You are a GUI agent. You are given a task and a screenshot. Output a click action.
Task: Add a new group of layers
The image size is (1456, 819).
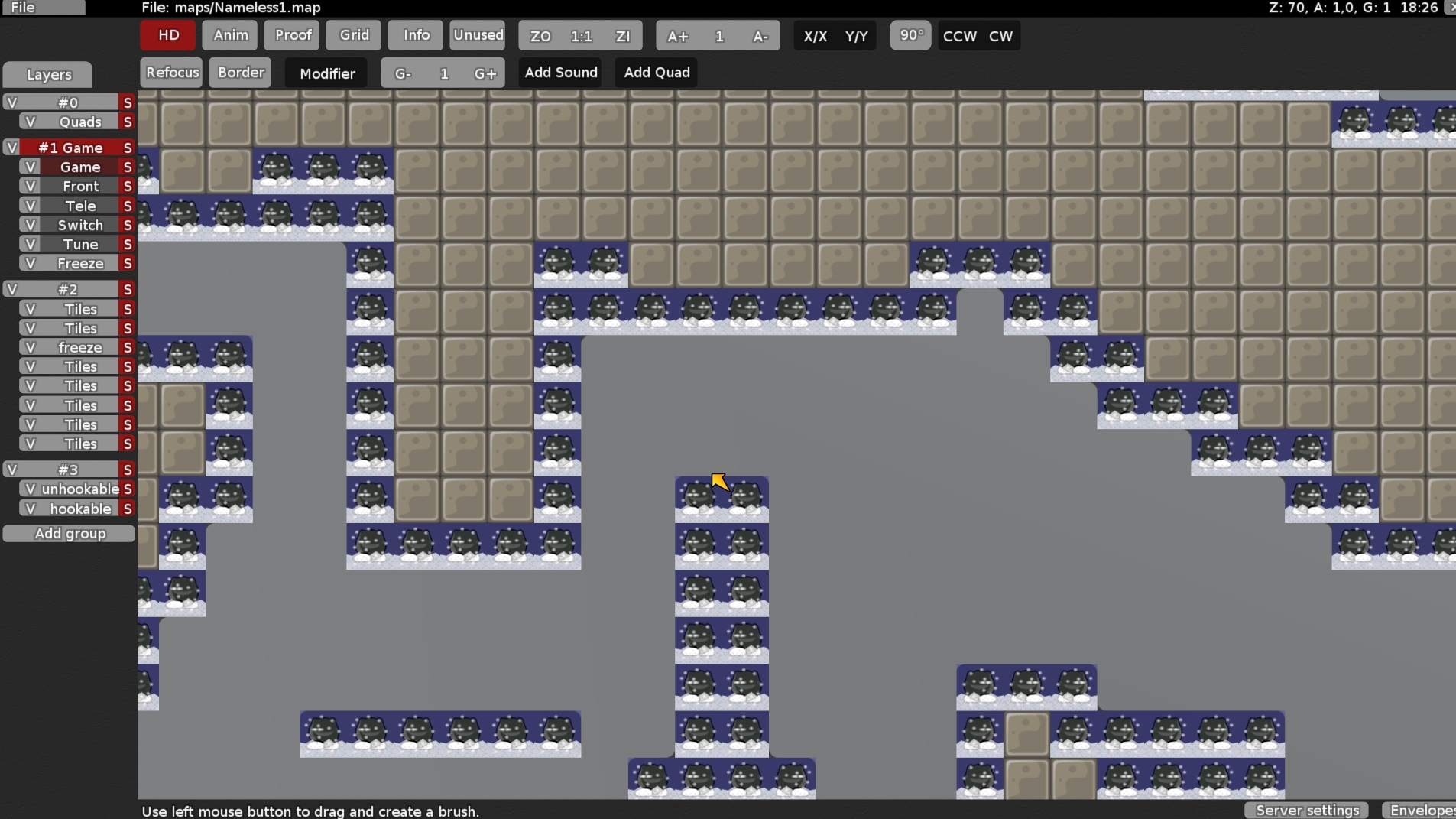[x=69, y=533]
